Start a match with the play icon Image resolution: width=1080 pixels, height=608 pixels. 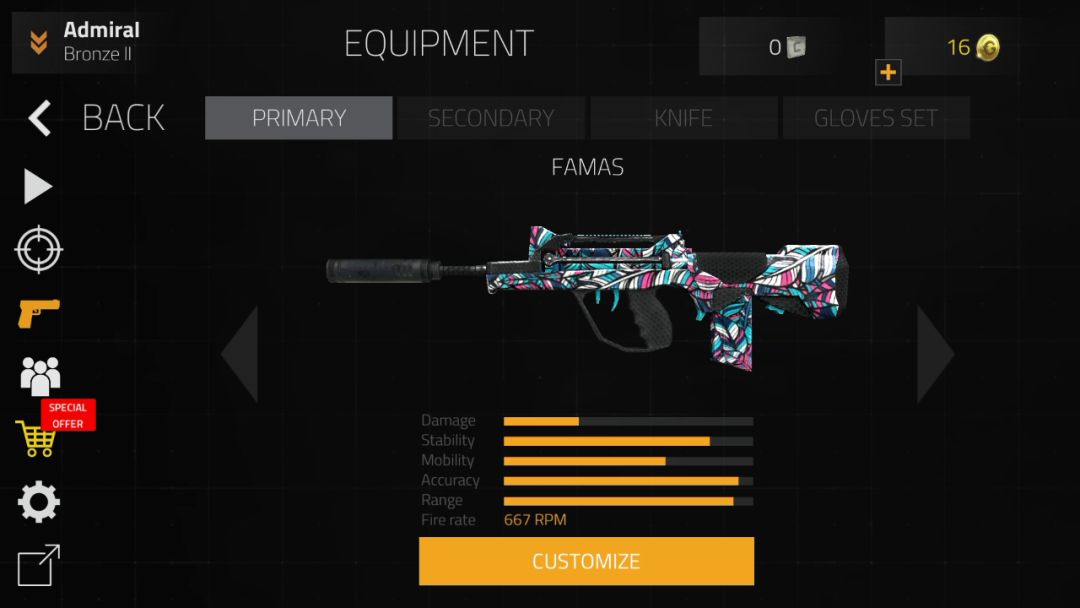[38, 187]
